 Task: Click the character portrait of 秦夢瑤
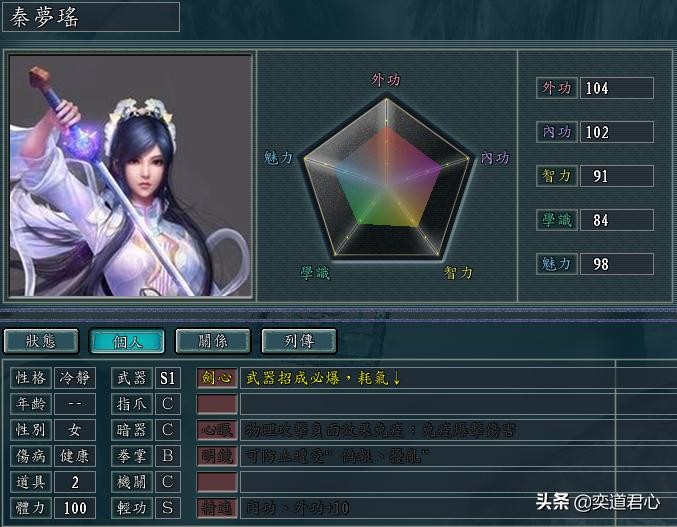[130, 175]
